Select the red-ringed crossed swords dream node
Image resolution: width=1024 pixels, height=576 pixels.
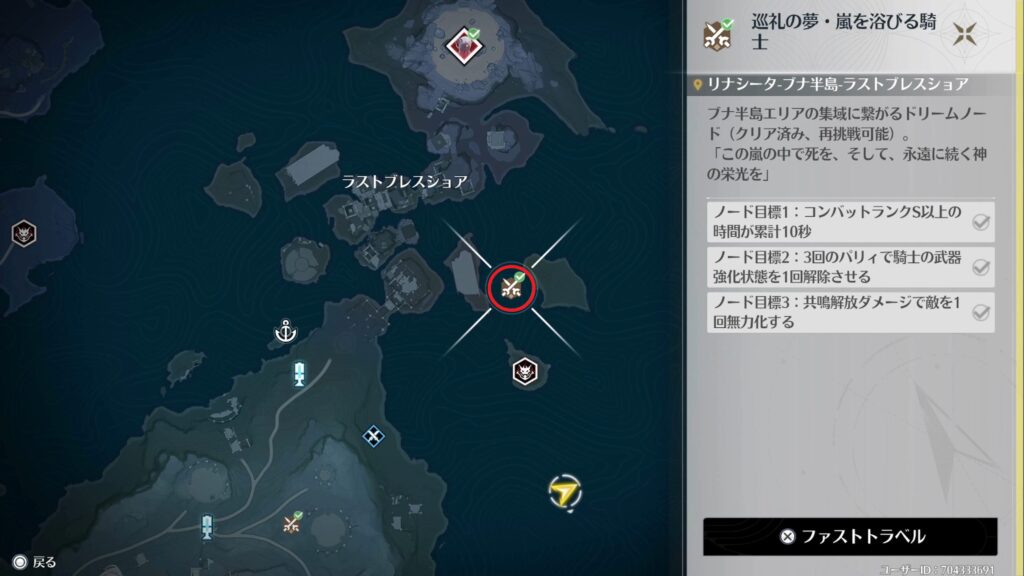512,288
